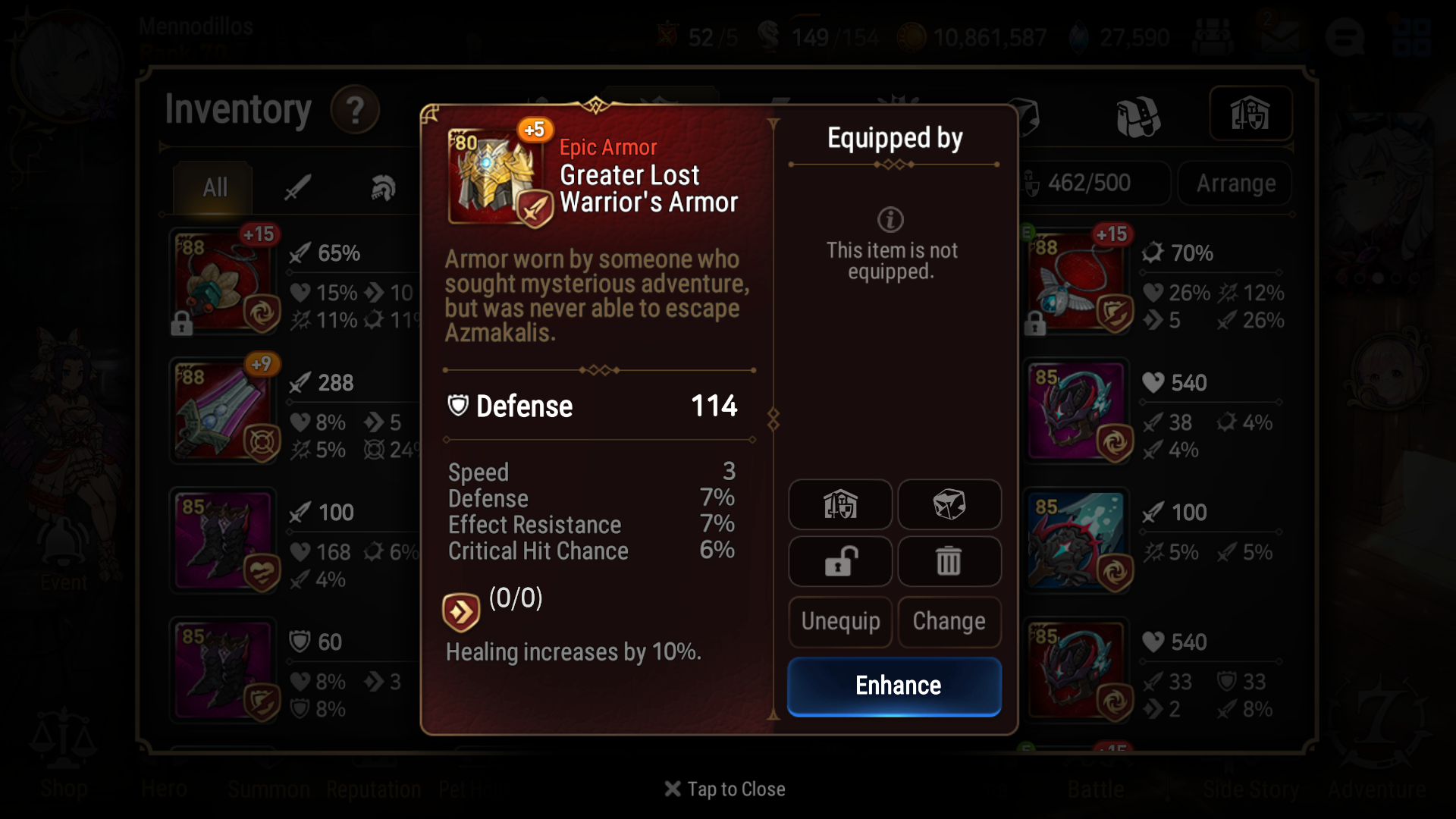Tap to Close the item popup
Image resolution: width=1456 pixels, height=819 pixels.
(x=724, y=789)
